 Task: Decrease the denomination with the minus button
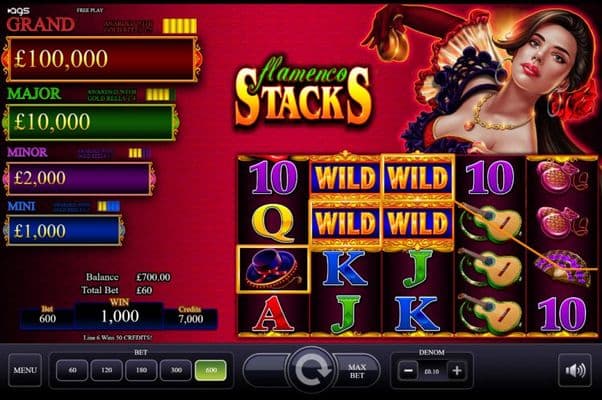point(406,370)
